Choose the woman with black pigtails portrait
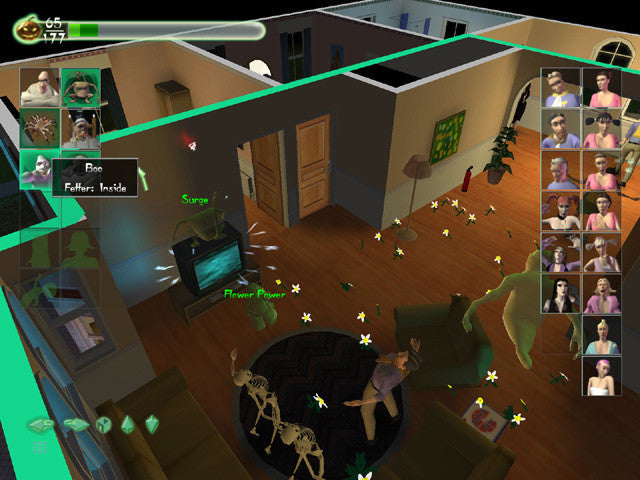This screenshot has width=640, height=480. tap(602, 128)
